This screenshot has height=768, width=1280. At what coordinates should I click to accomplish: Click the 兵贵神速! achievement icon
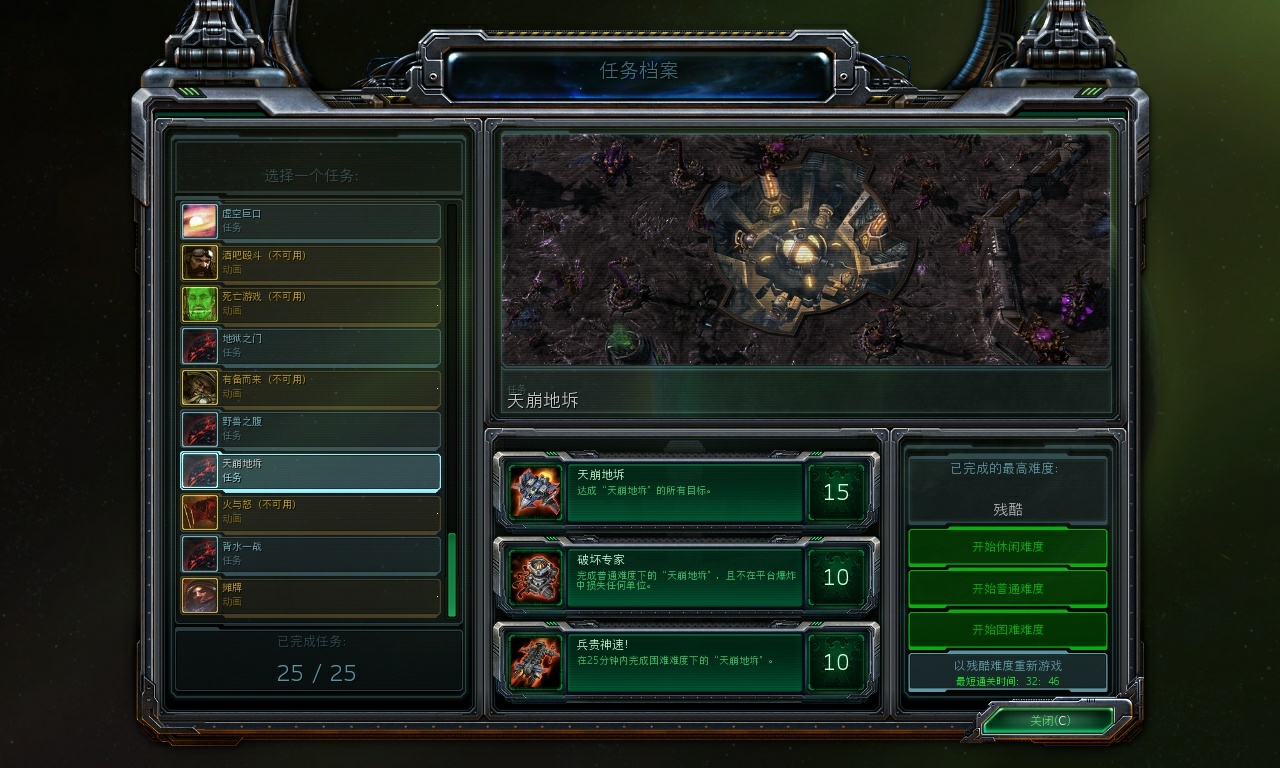click(535, 662)
